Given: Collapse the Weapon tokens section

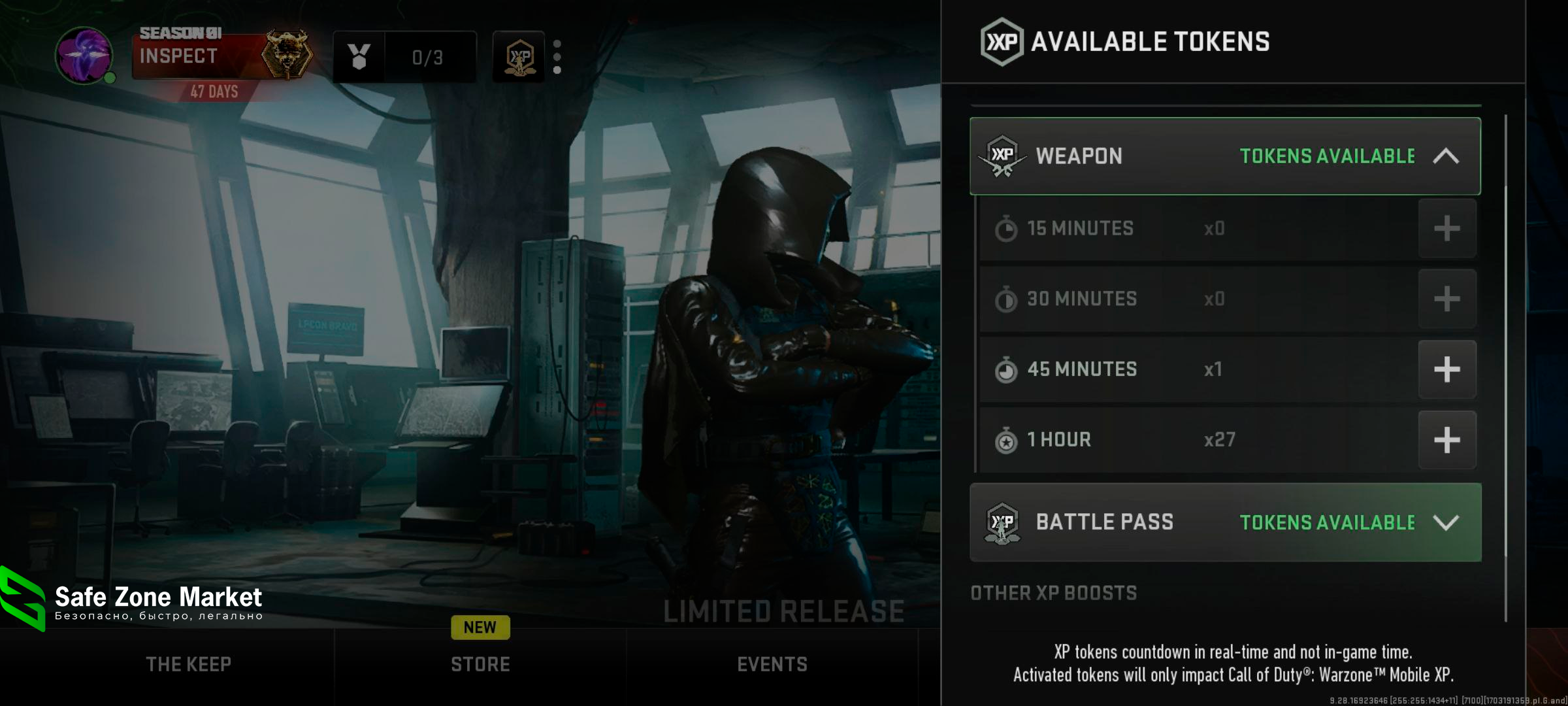Looking at the screenshot, I should 1445,156.
